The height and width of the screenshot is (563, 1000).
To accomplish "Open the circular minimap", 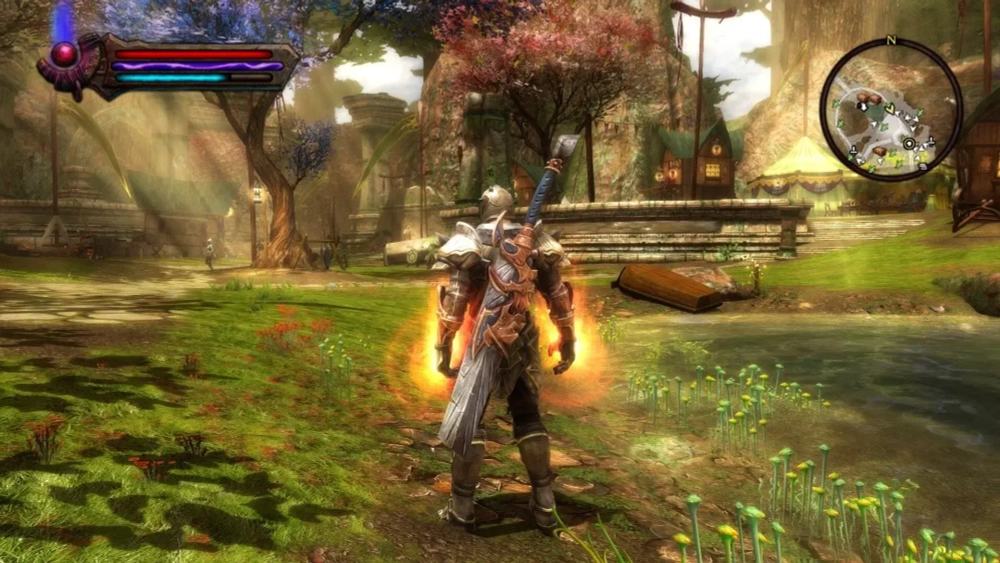I will [891, 110].
